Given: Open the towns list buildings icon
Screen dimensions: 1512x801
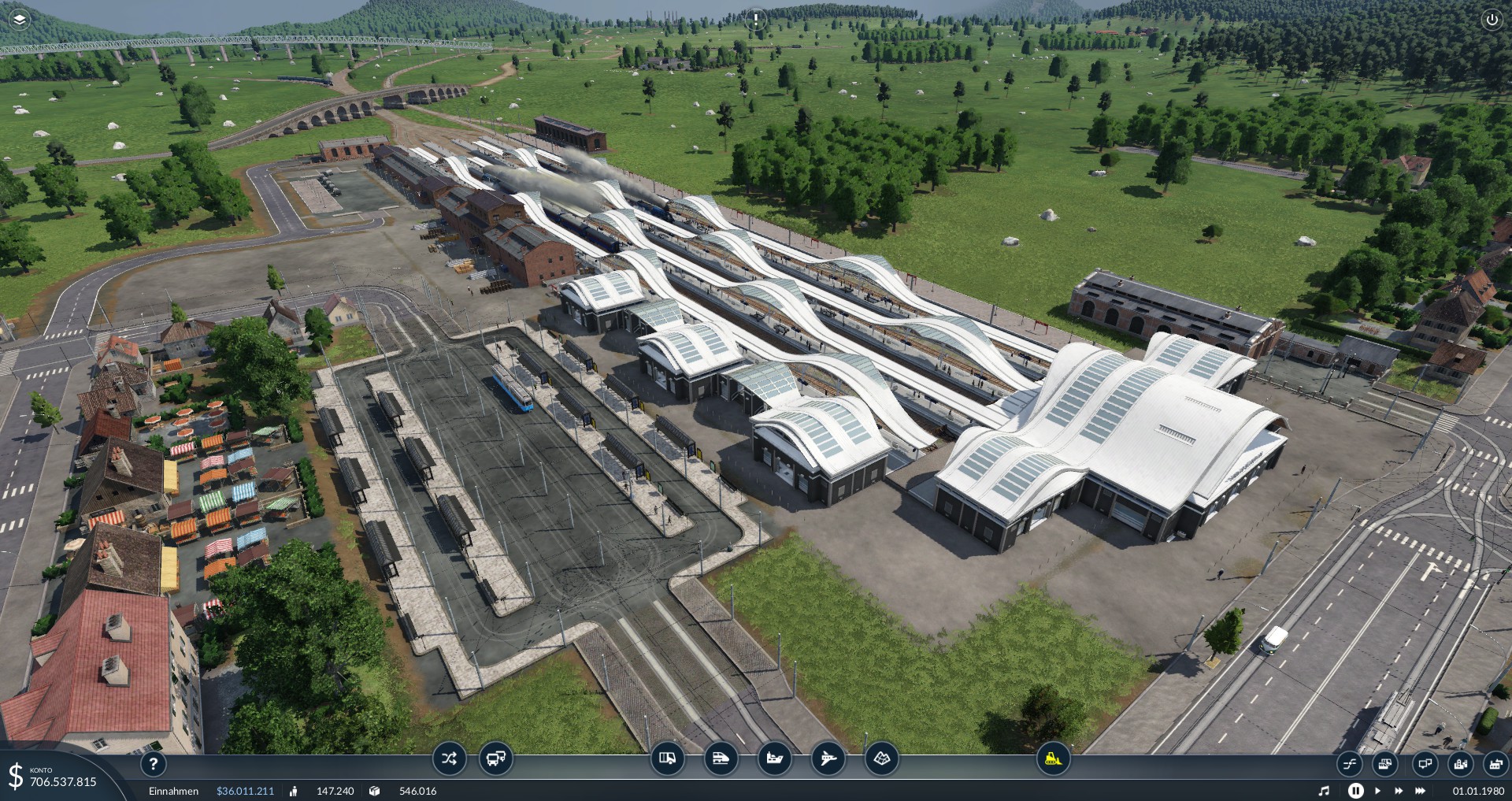Looking at the screenshot, I should point(1460,763).
